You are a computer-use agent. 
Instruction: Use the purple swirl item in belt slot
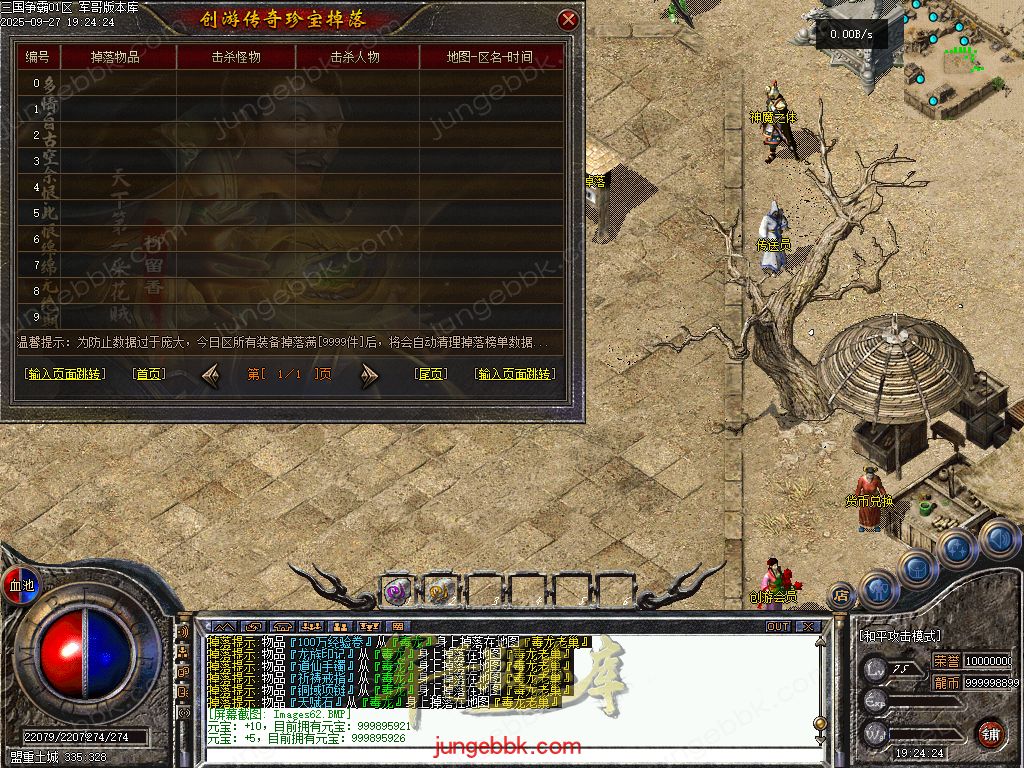397,591
